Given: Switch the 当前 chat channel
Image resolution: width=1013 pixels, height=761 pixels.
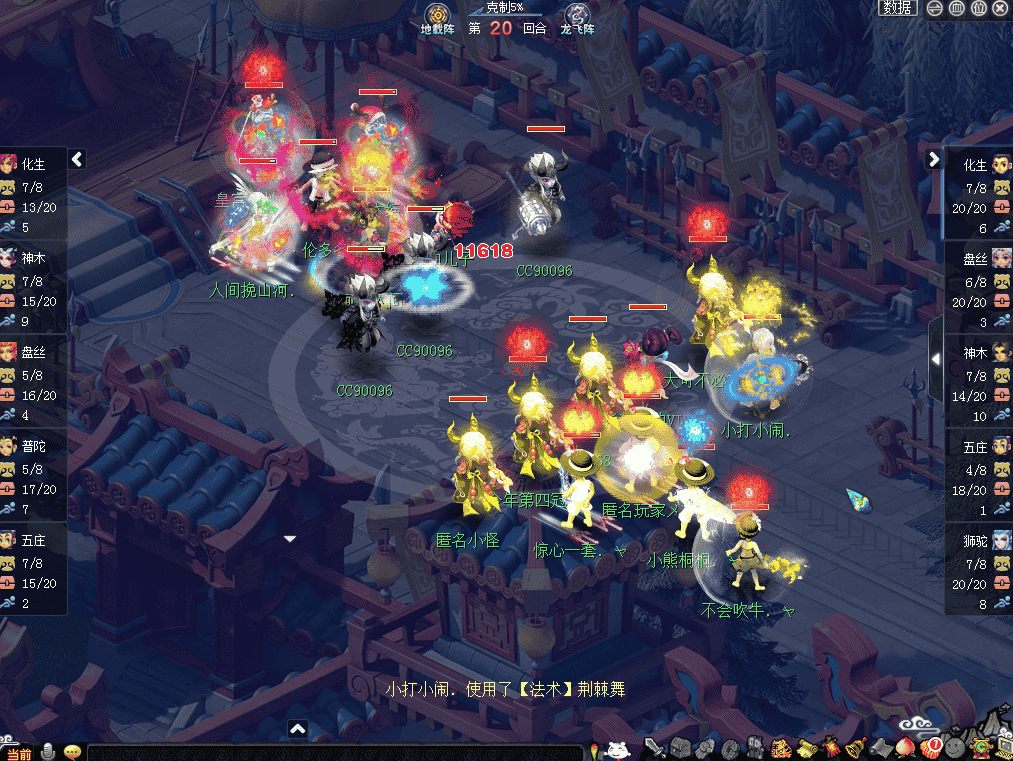Looking at the screenshot, I should click(x=18, y=753).
